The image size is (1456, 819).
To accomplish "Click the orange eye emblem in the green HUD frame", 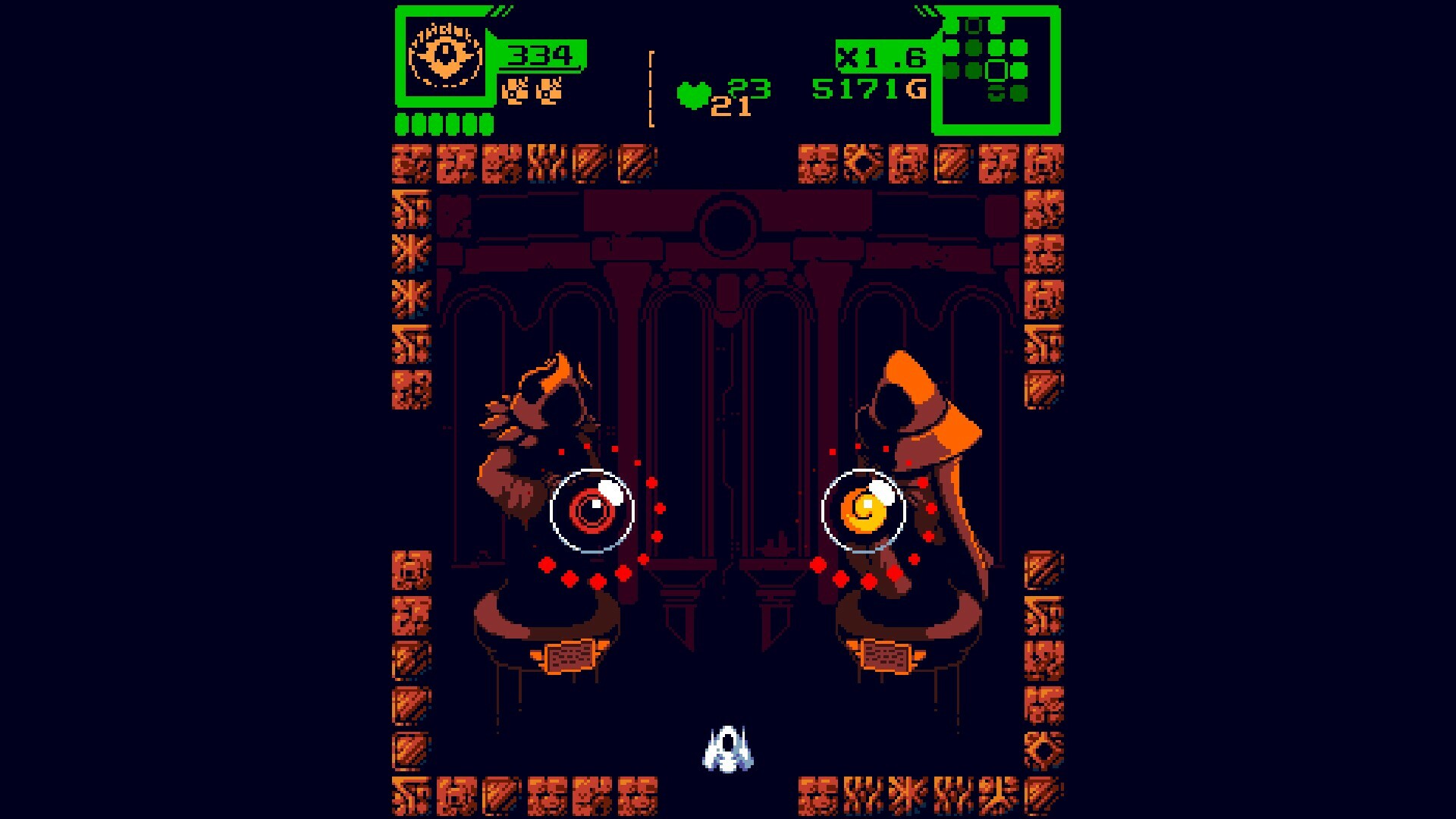I will pos(446,55).
